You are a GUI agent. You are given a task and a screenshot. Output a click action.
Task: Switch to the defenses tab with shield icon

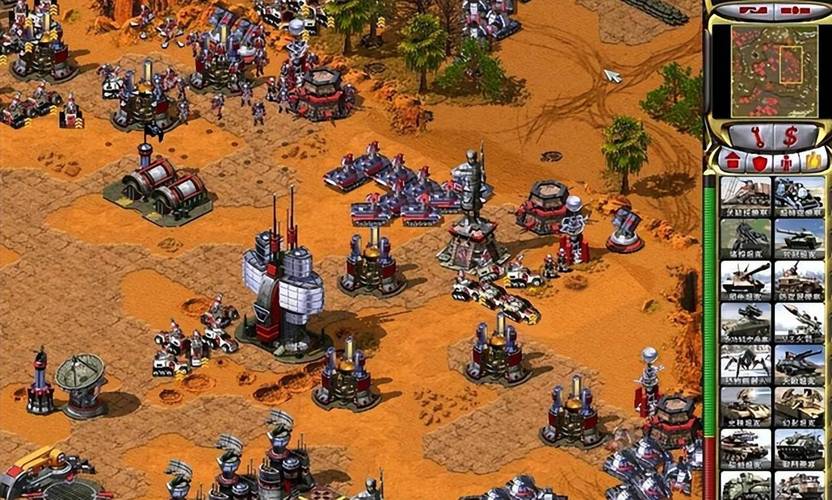coord(759,161)
